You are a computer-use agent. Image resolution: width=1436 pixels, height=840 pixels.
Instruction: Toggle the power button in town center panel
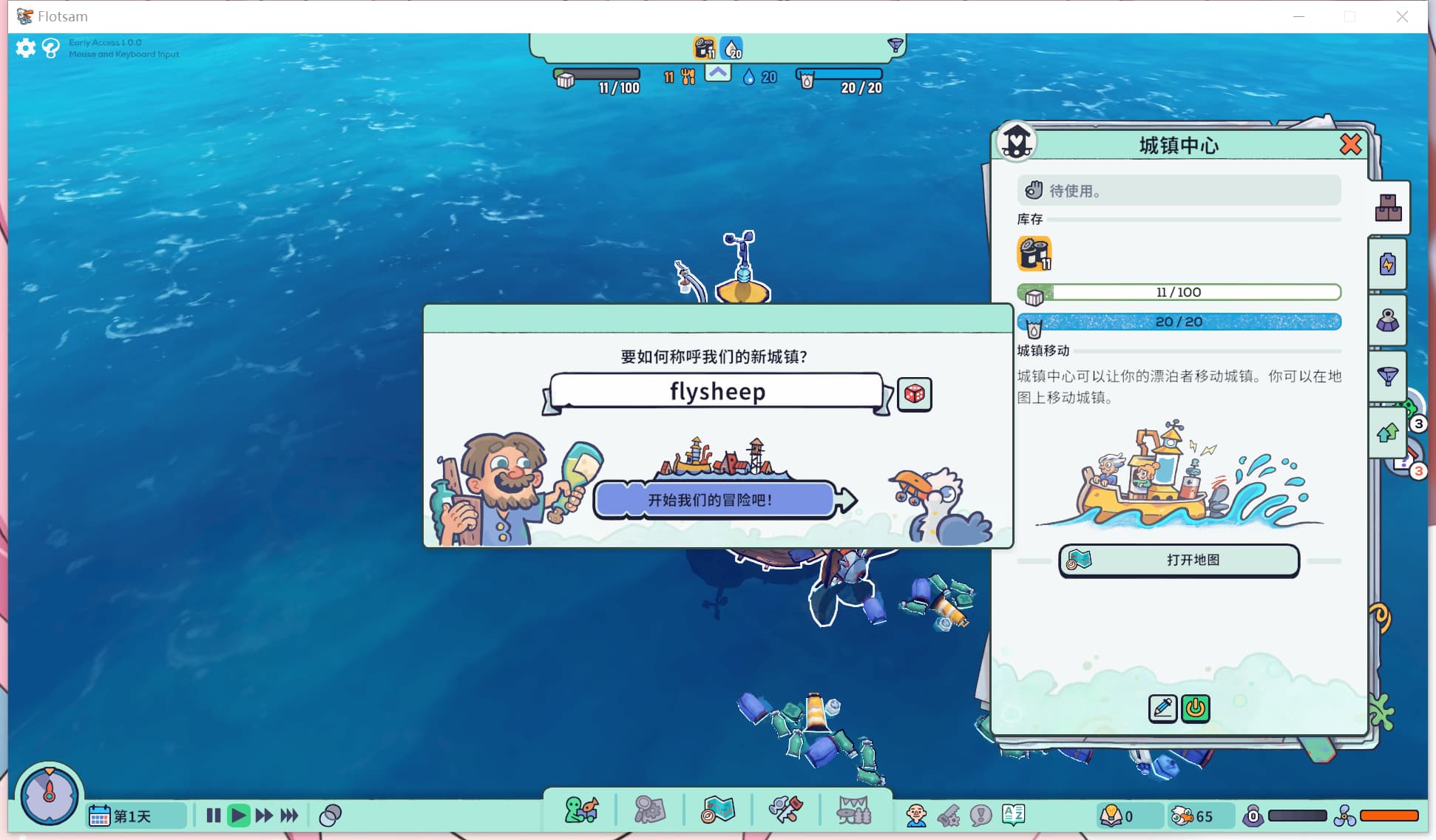[1196, 708]
